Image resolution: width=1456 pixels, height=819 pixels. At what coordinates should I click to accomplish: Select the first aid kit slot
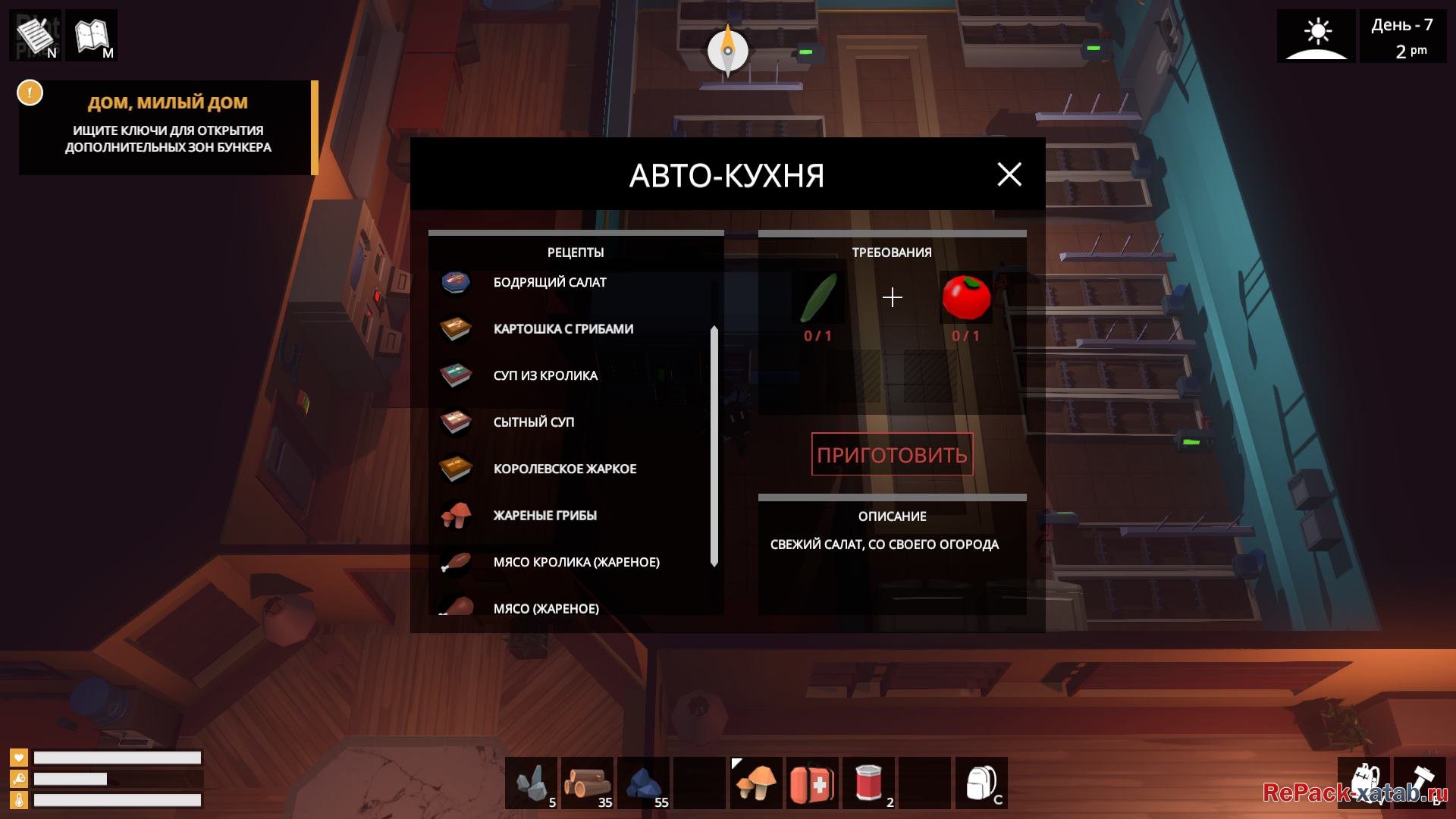[x=812, y=783]
